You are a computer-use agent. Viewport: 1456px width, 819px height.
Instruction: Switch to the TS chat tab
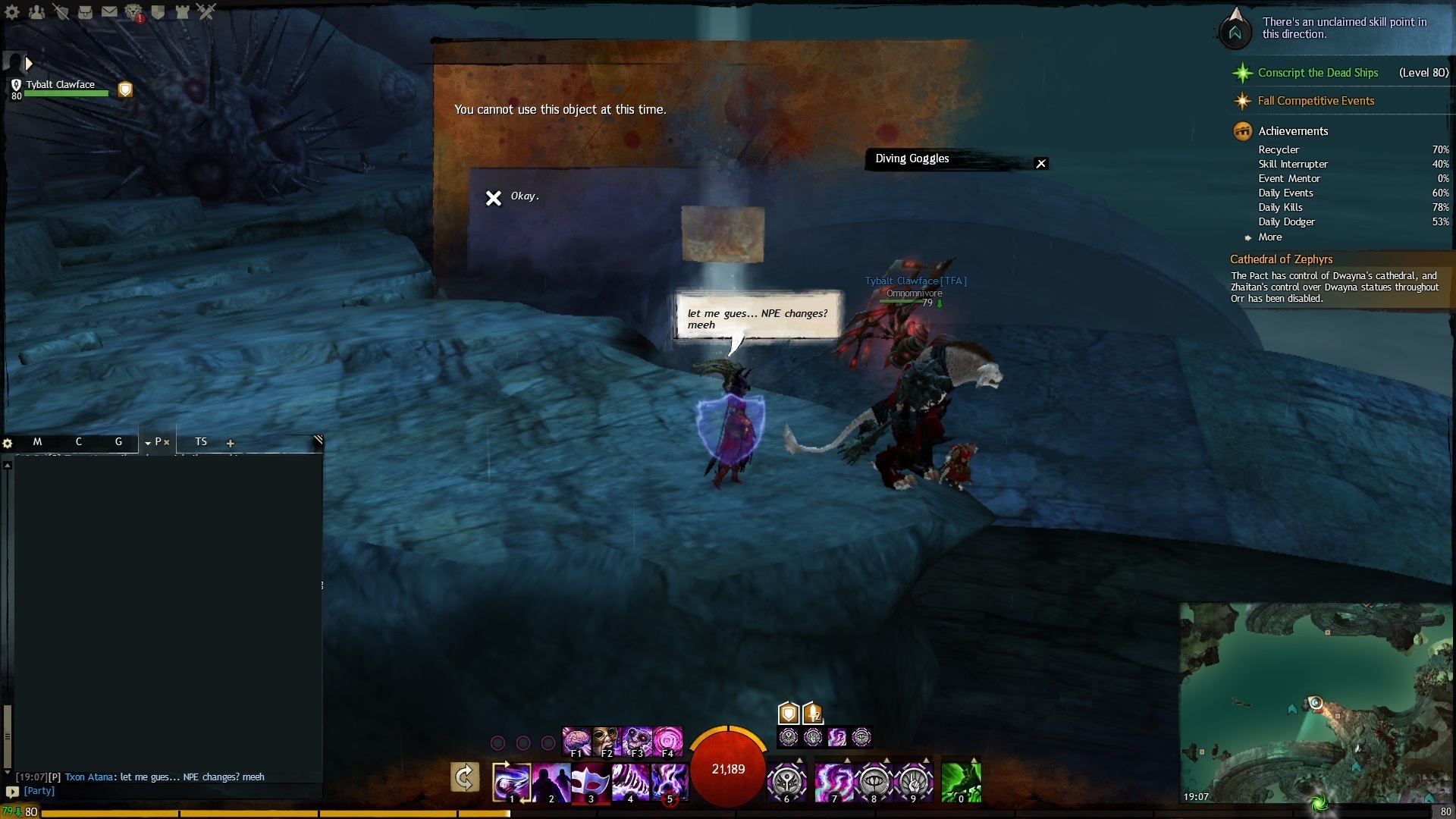tap(201, 442)
